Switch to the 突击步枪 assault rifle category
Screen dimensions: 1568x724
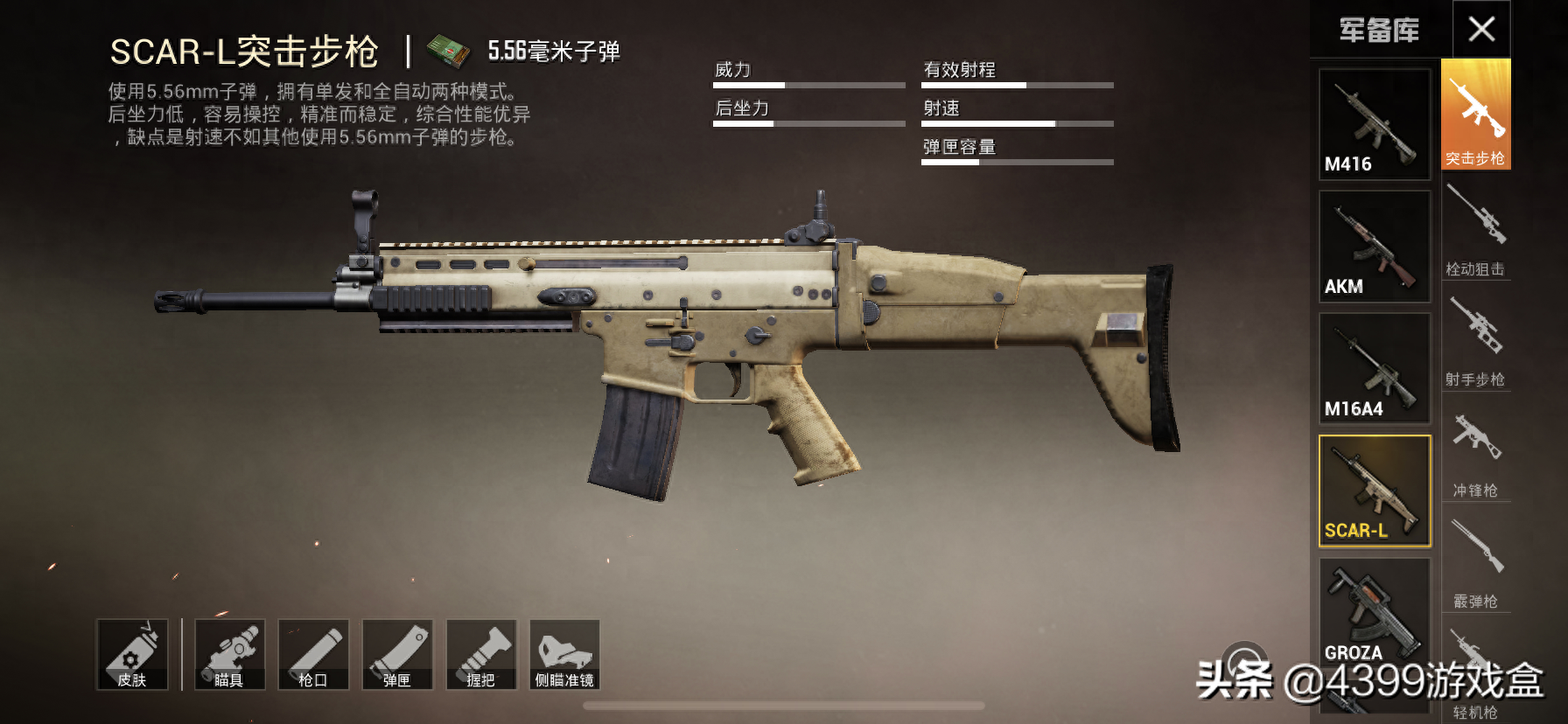(1475, 115)
